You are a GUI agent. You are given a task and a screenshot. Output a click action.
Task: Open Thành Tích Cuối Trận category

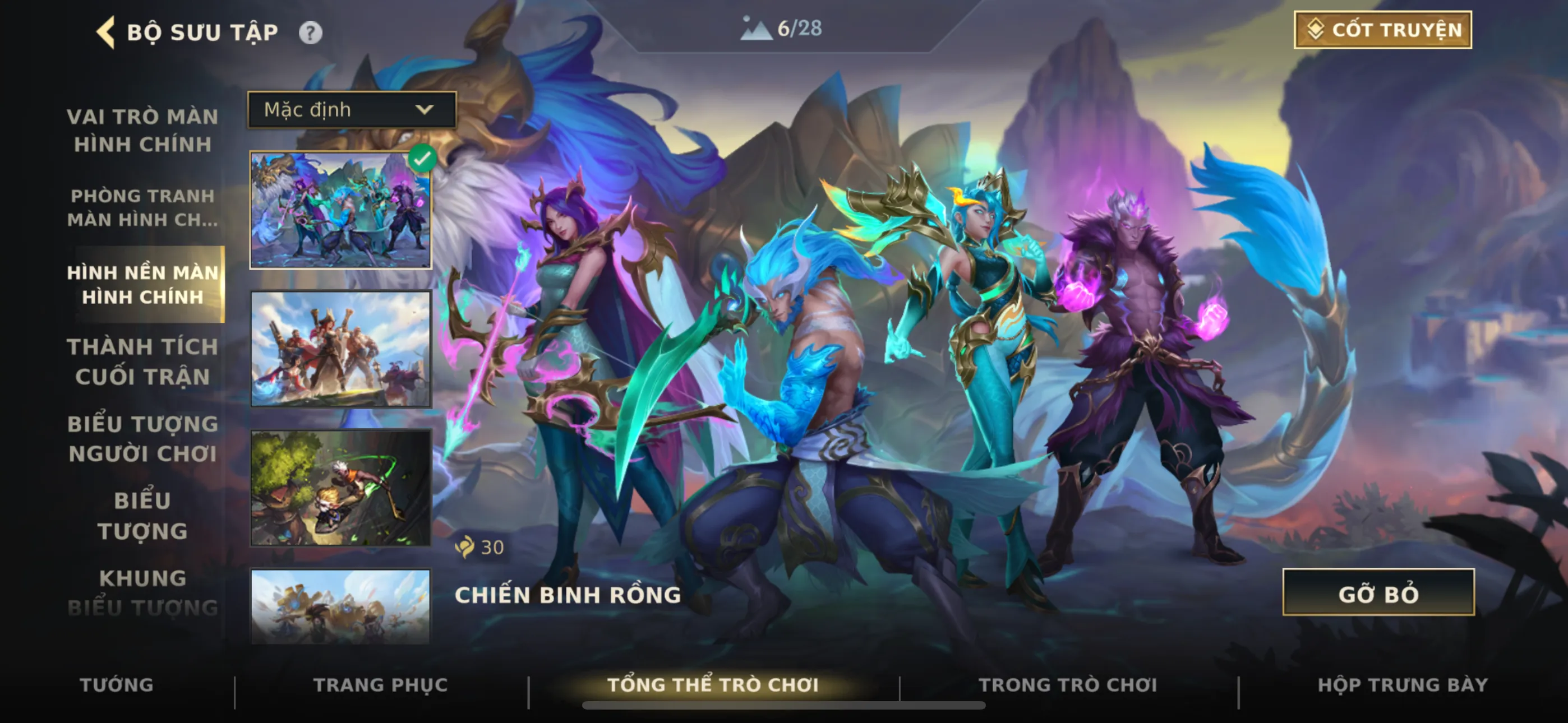tap(142, 361)
